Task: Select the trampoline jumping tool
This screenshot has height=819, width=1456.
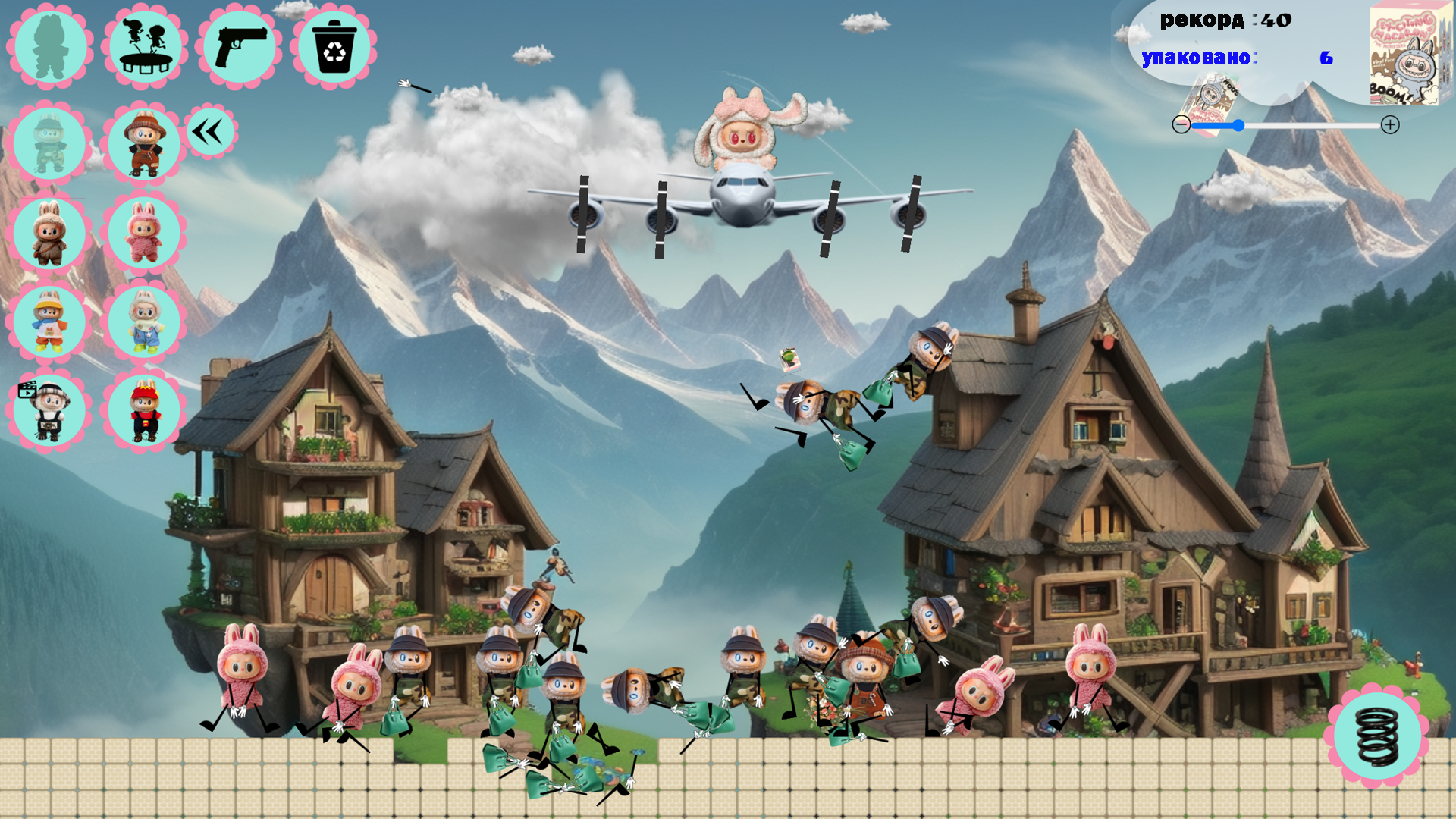Action: (146, 47)
